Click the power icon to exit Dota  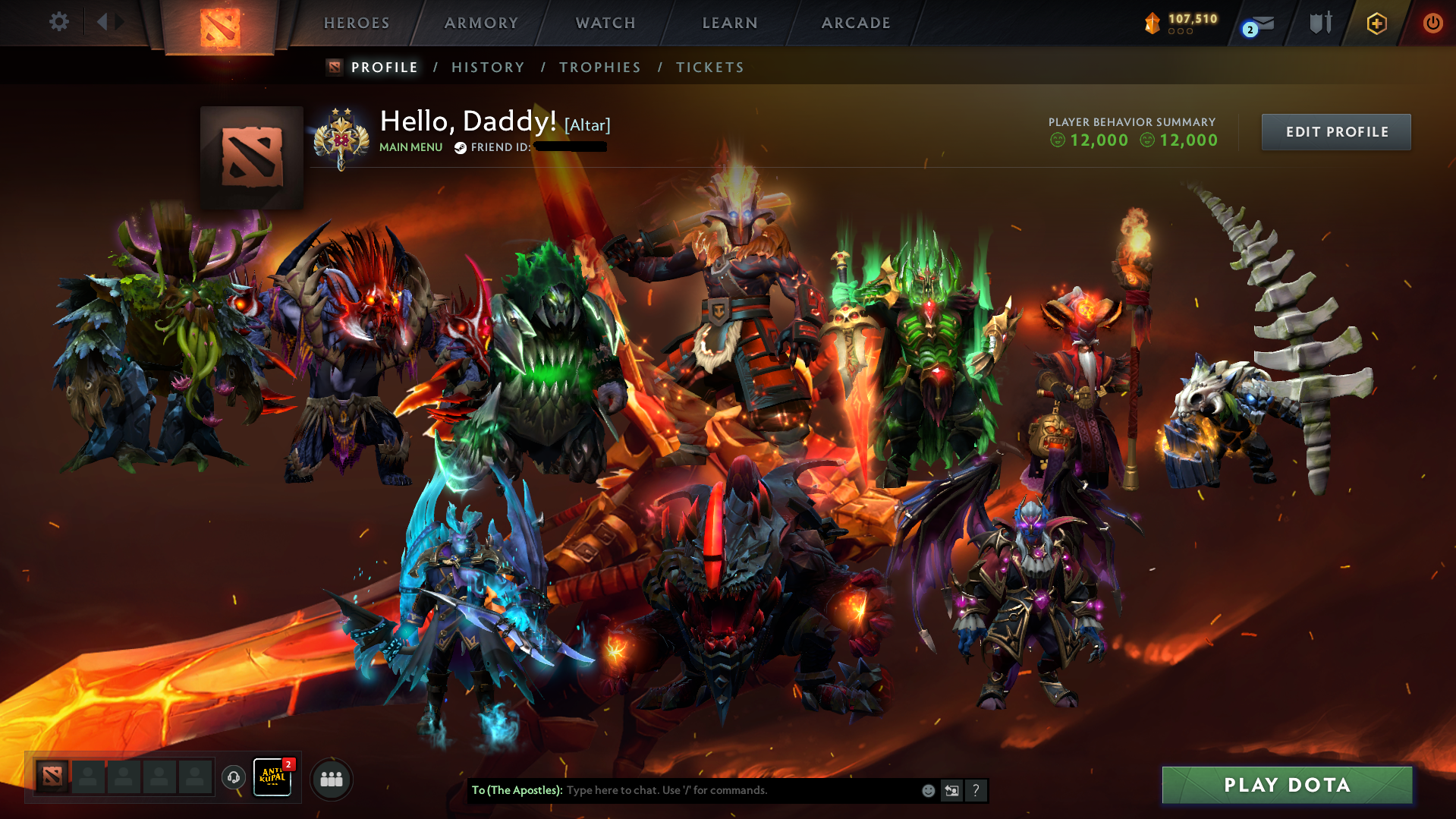point(1432,23)
